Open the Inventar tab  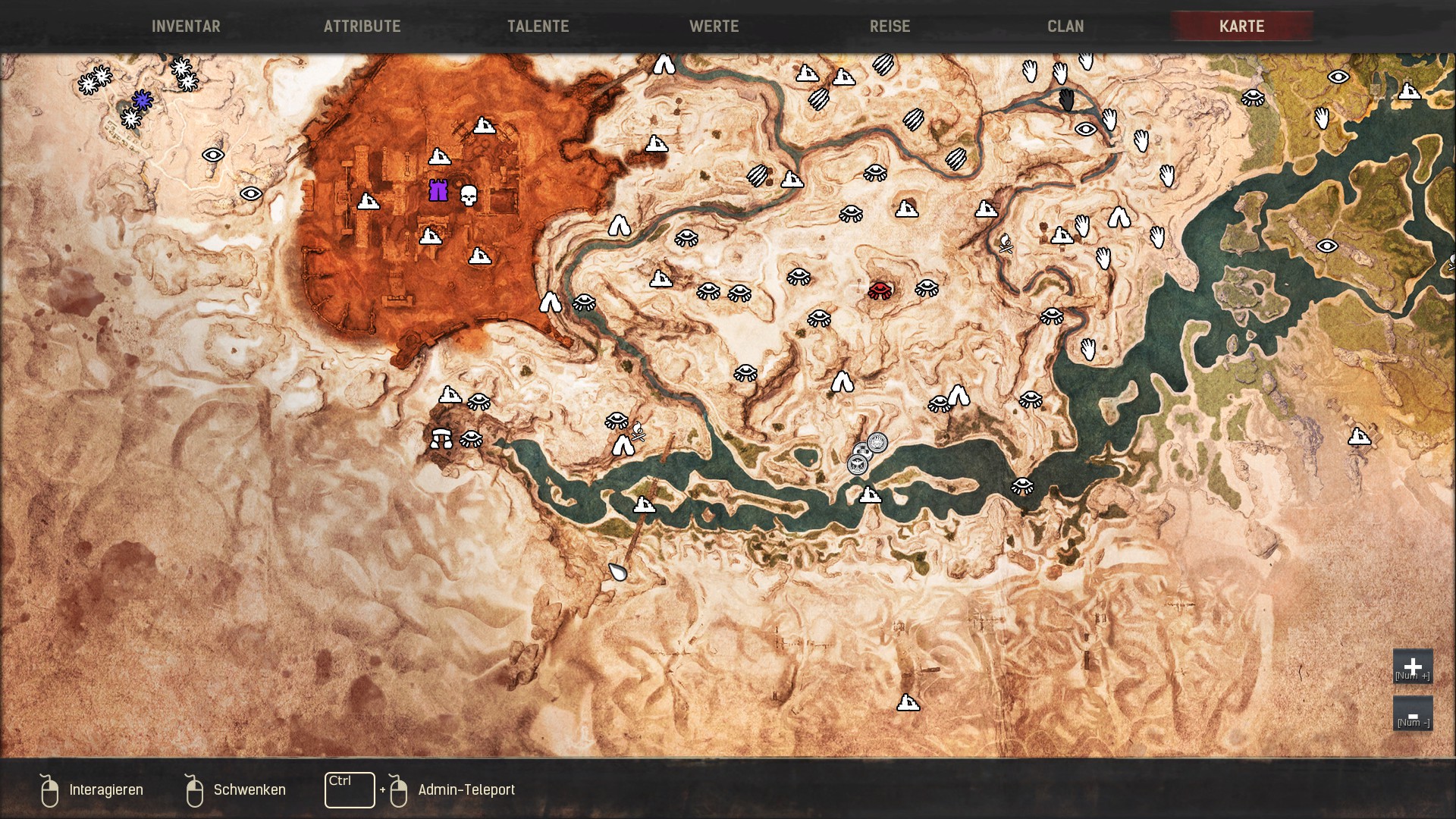pyautogui.click(x=186, y=27)
